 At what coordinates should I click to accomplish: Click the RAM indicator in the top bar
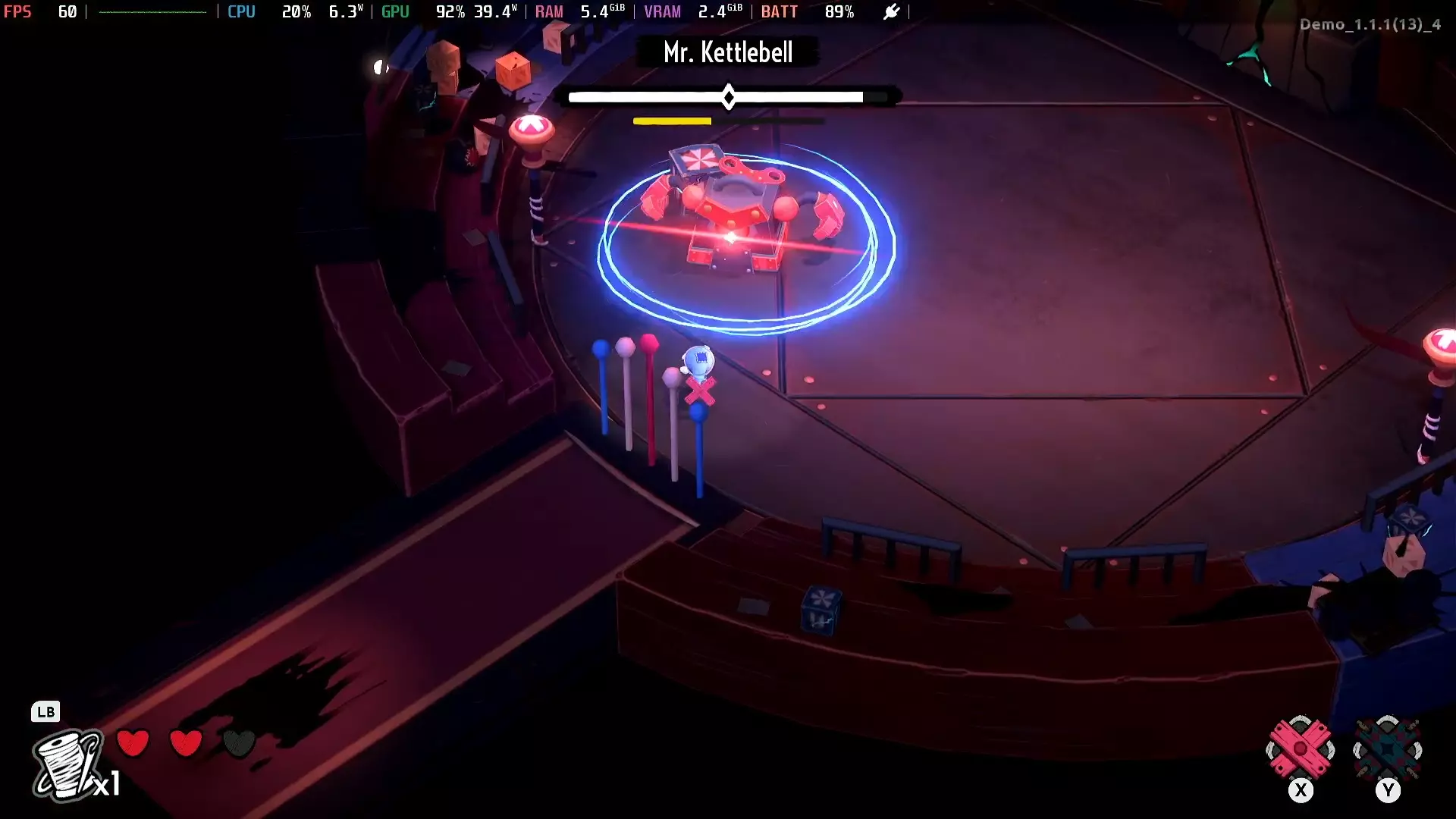point(549,11)
